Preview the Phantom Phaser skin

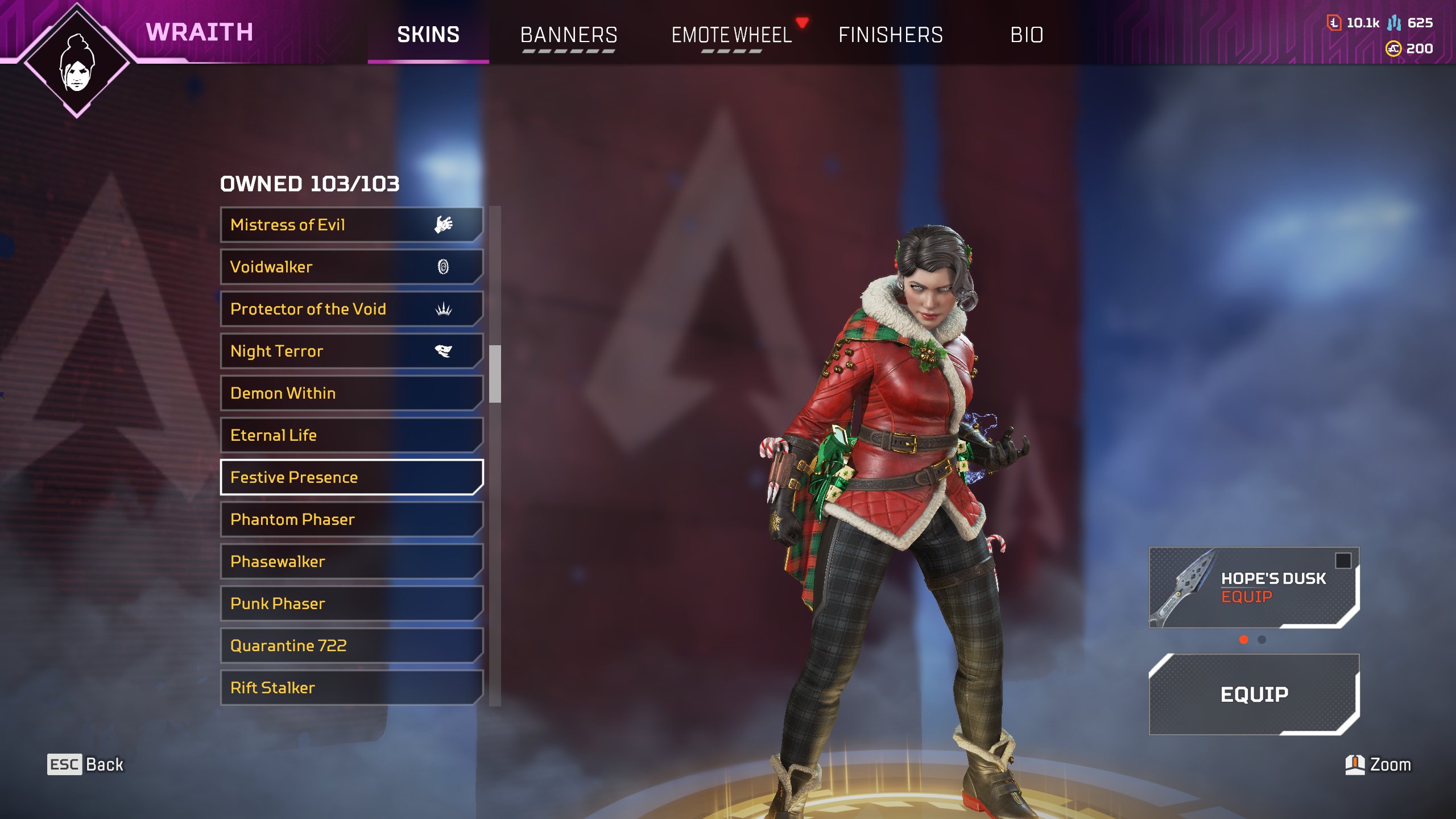click(x=351, y=519)
